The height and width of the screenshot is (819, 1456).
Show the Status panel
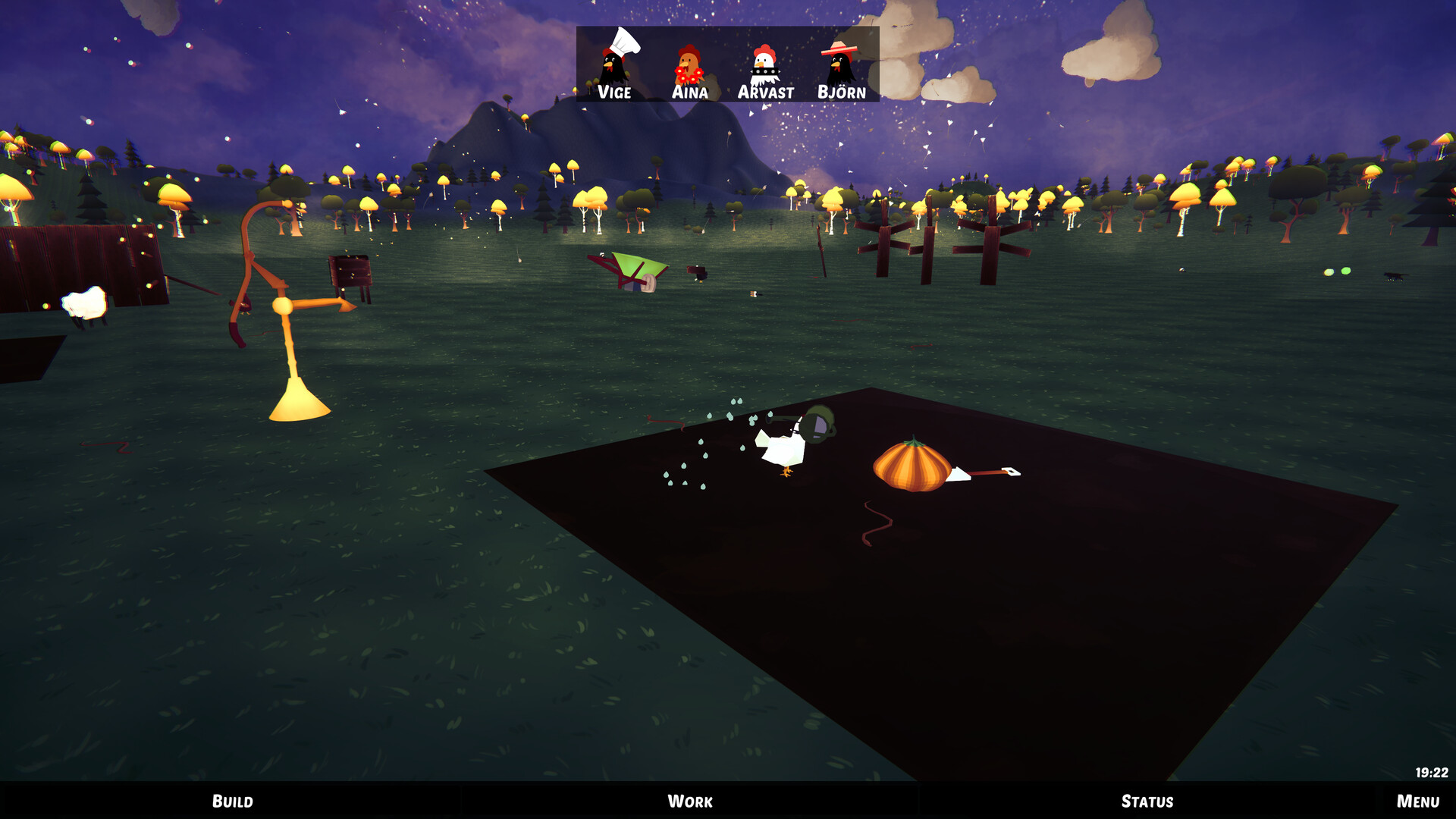point(1147,801)
